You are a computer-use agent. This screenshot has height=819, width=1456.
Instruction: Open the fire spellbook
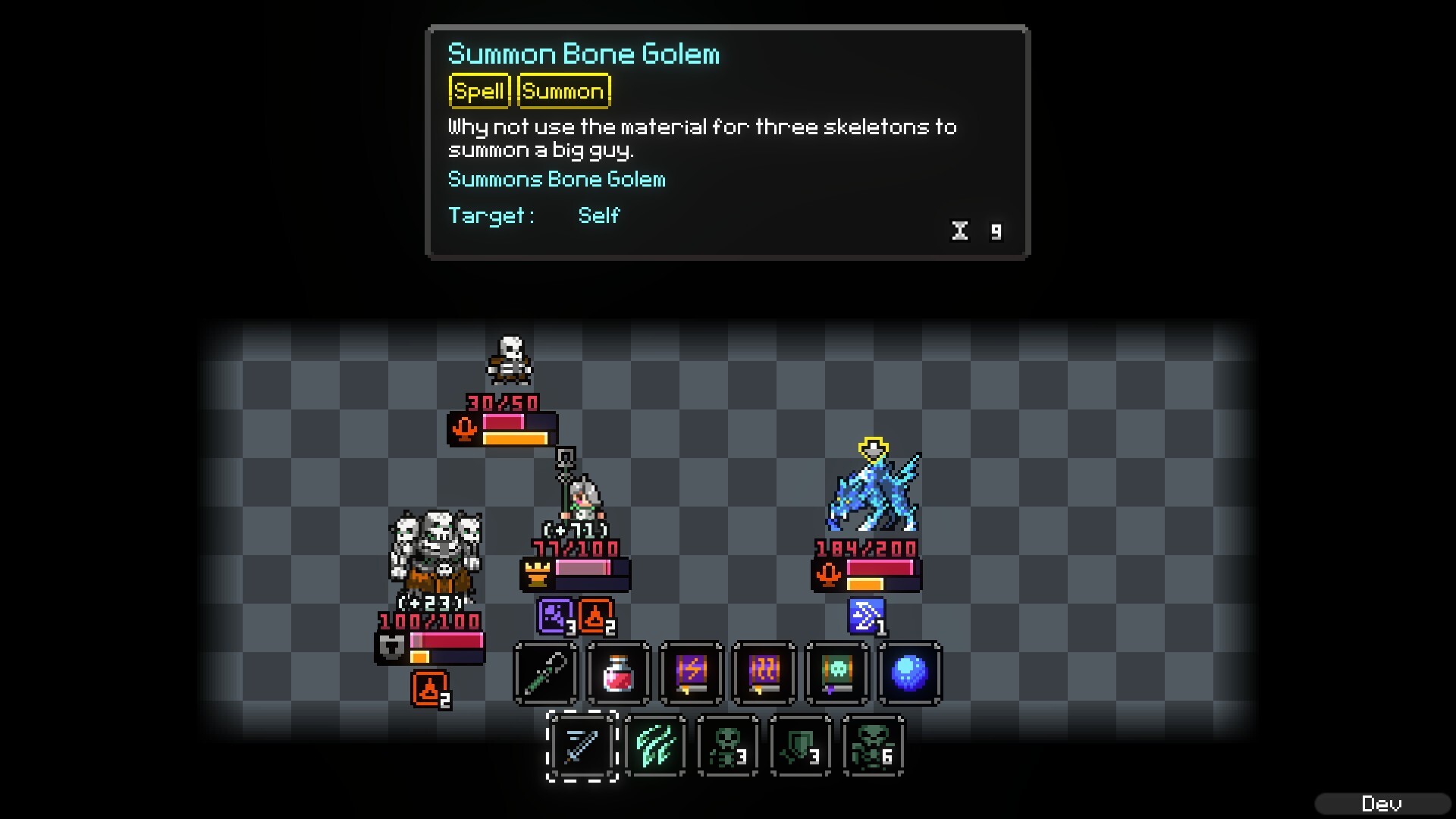[x=762, y=673]
